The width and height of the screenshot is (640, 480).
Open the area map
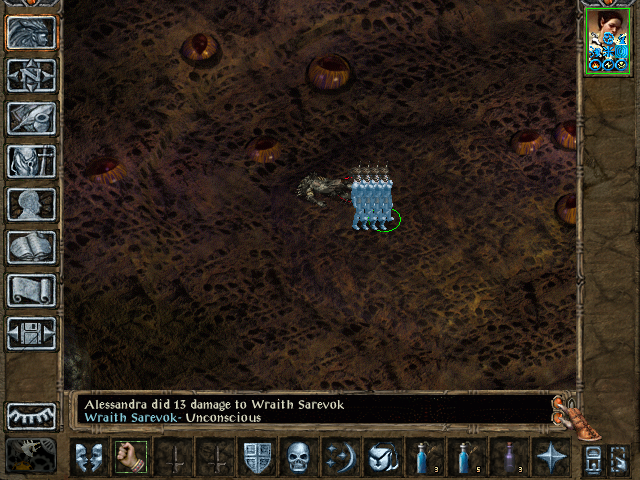click(31, 75)
